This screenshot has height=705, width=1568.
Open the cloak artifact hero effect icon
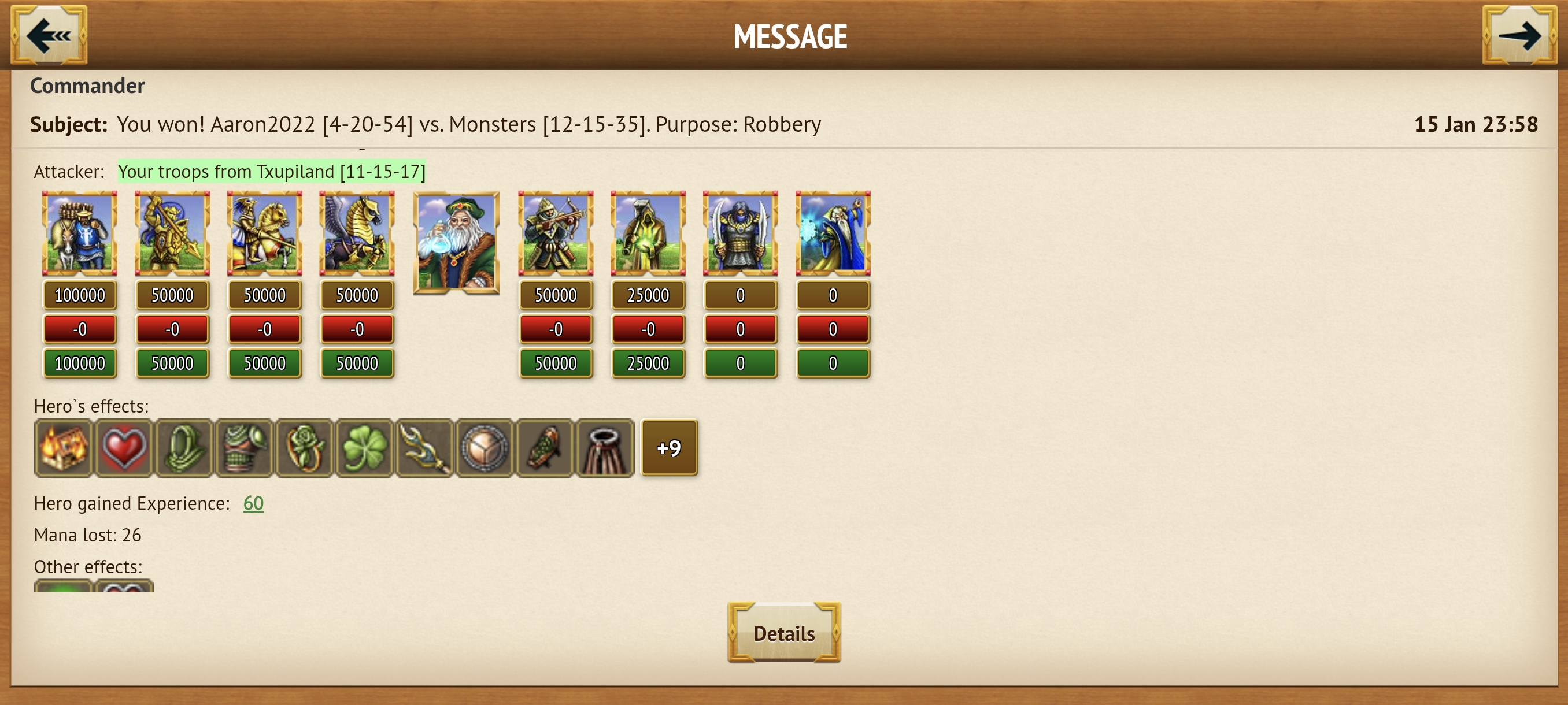(605, 448)
